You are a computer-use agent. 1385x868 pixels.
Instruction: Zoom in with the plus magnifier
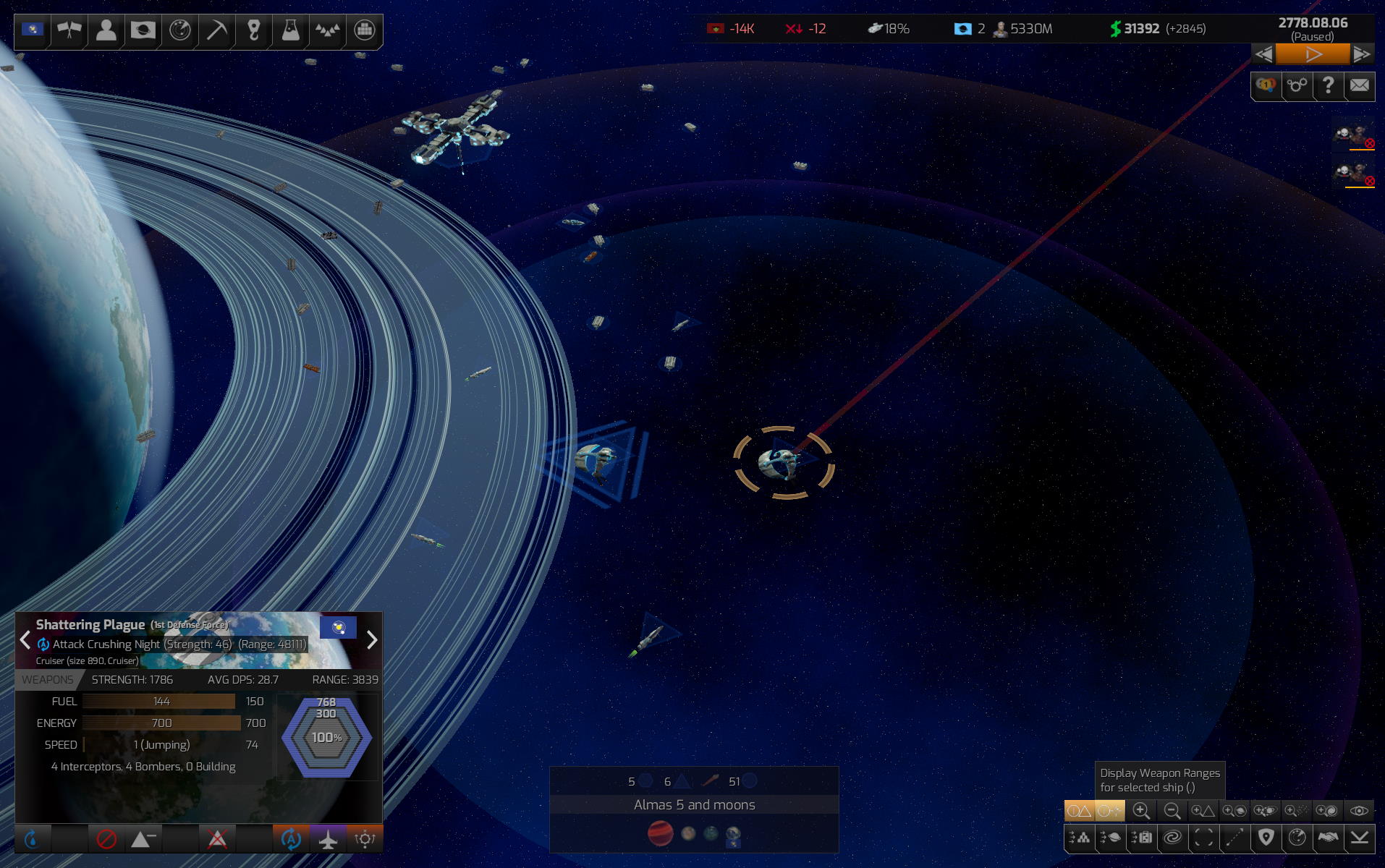coord(1141,811)
